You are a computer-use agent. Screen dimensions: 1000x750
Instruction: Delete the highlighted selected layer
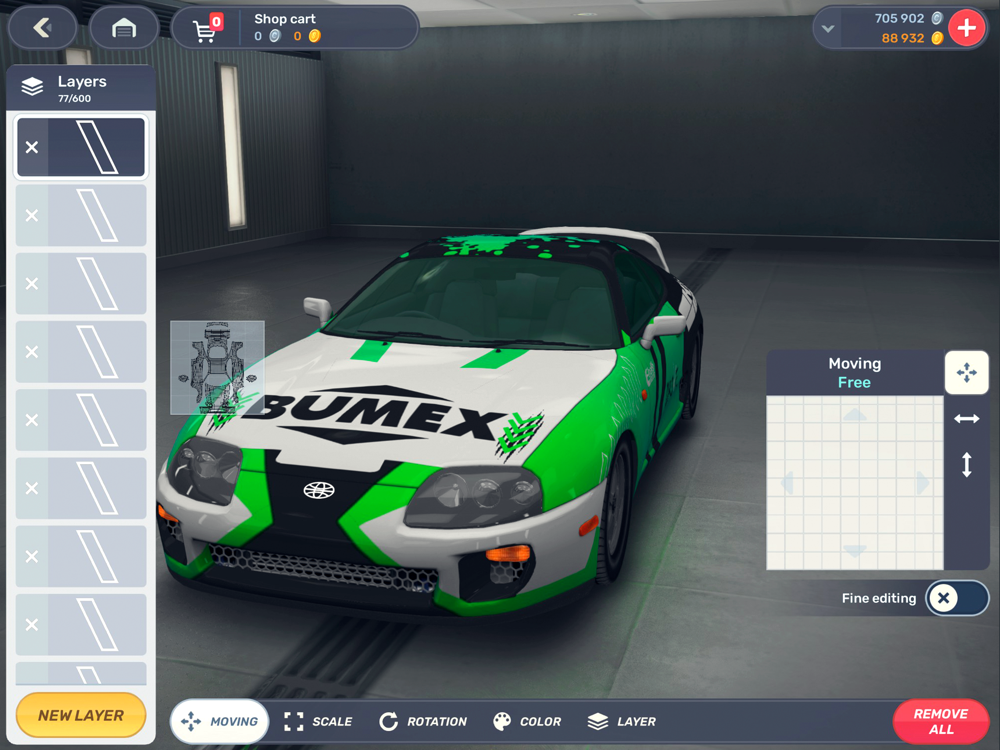(x=32, y=147)
